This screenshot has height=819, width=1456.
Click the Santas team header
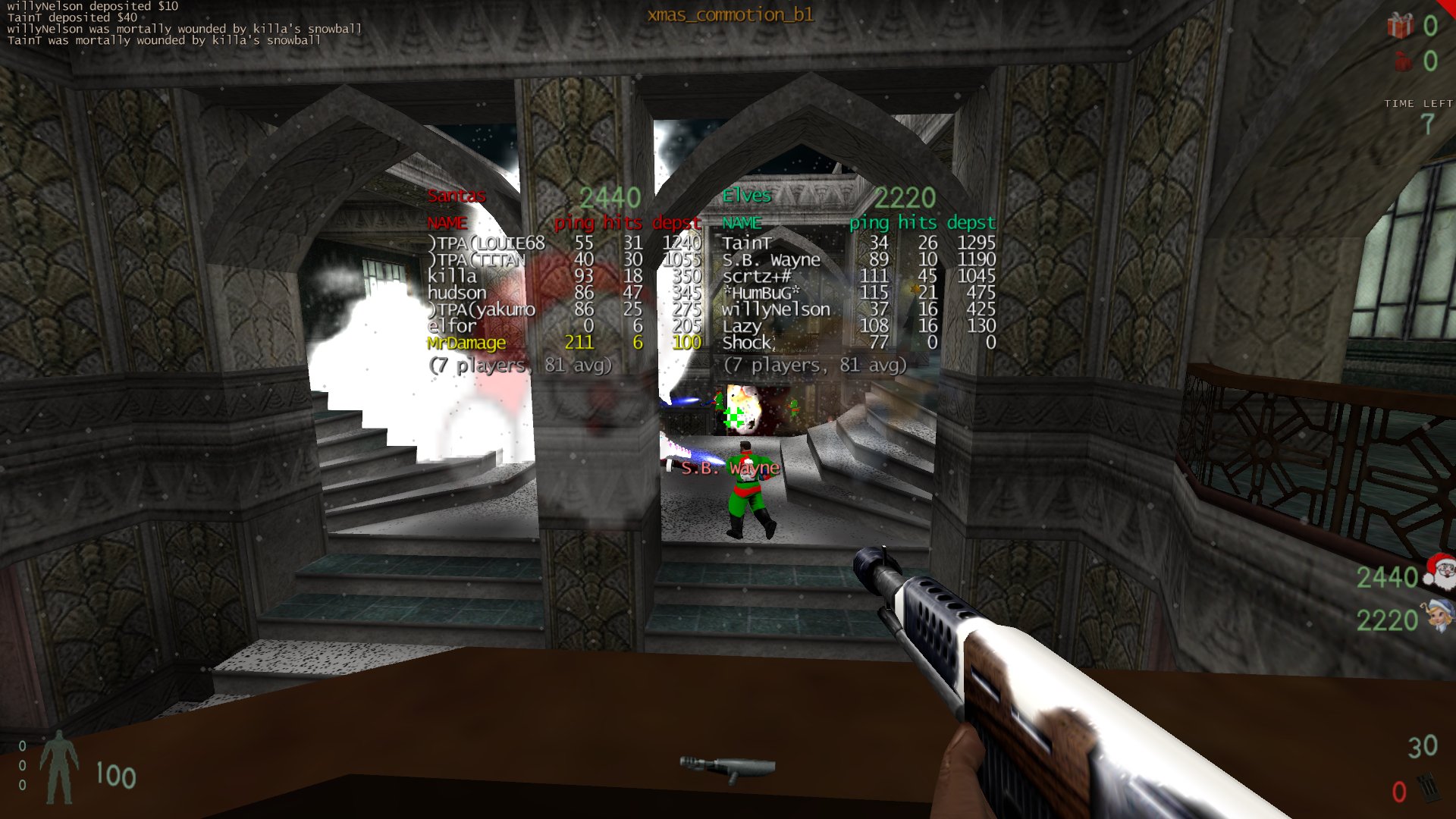tap(457, 196)
